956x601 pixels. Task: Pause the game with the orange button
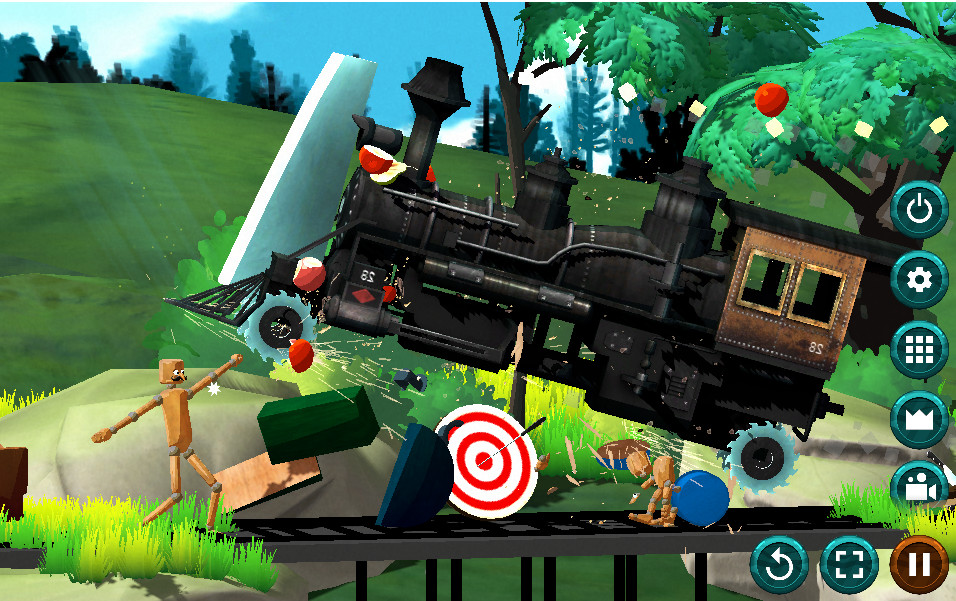coord(919,565)
